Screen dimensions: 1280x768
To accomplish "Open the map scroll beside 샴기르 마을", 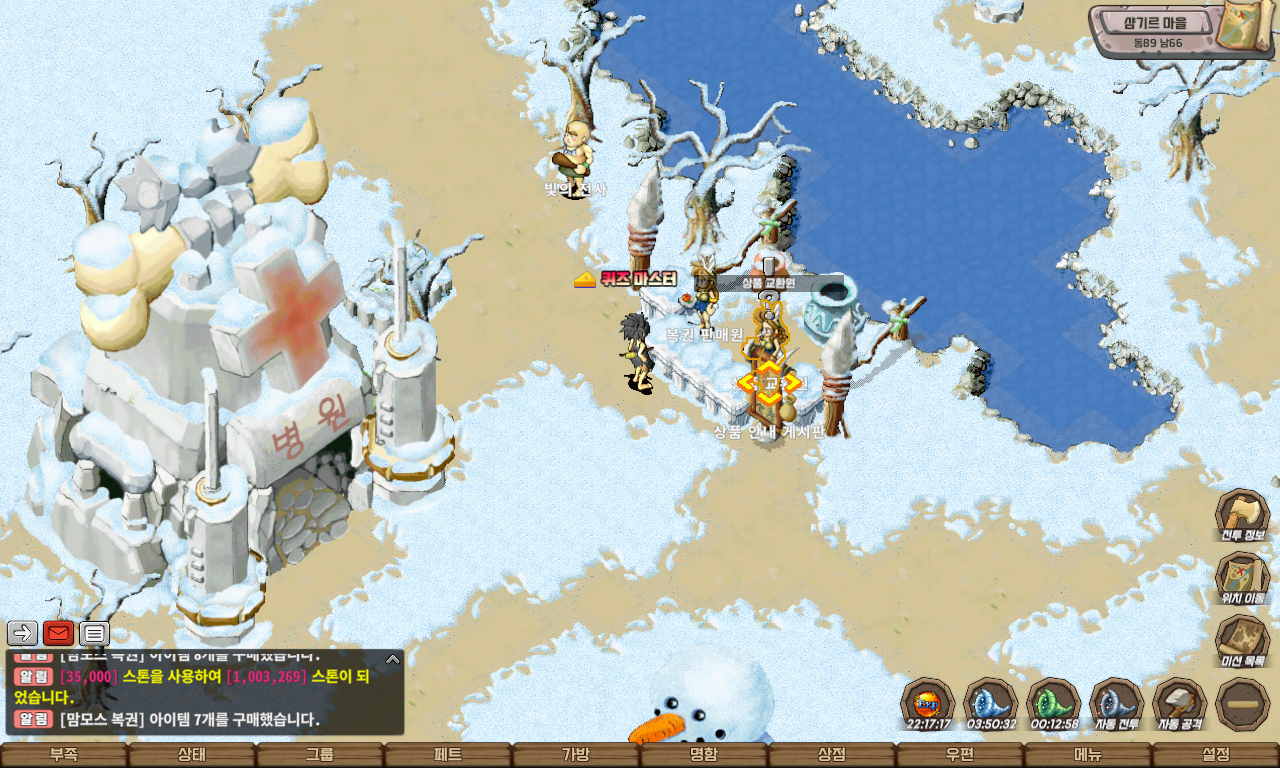I will point(1245,28).
